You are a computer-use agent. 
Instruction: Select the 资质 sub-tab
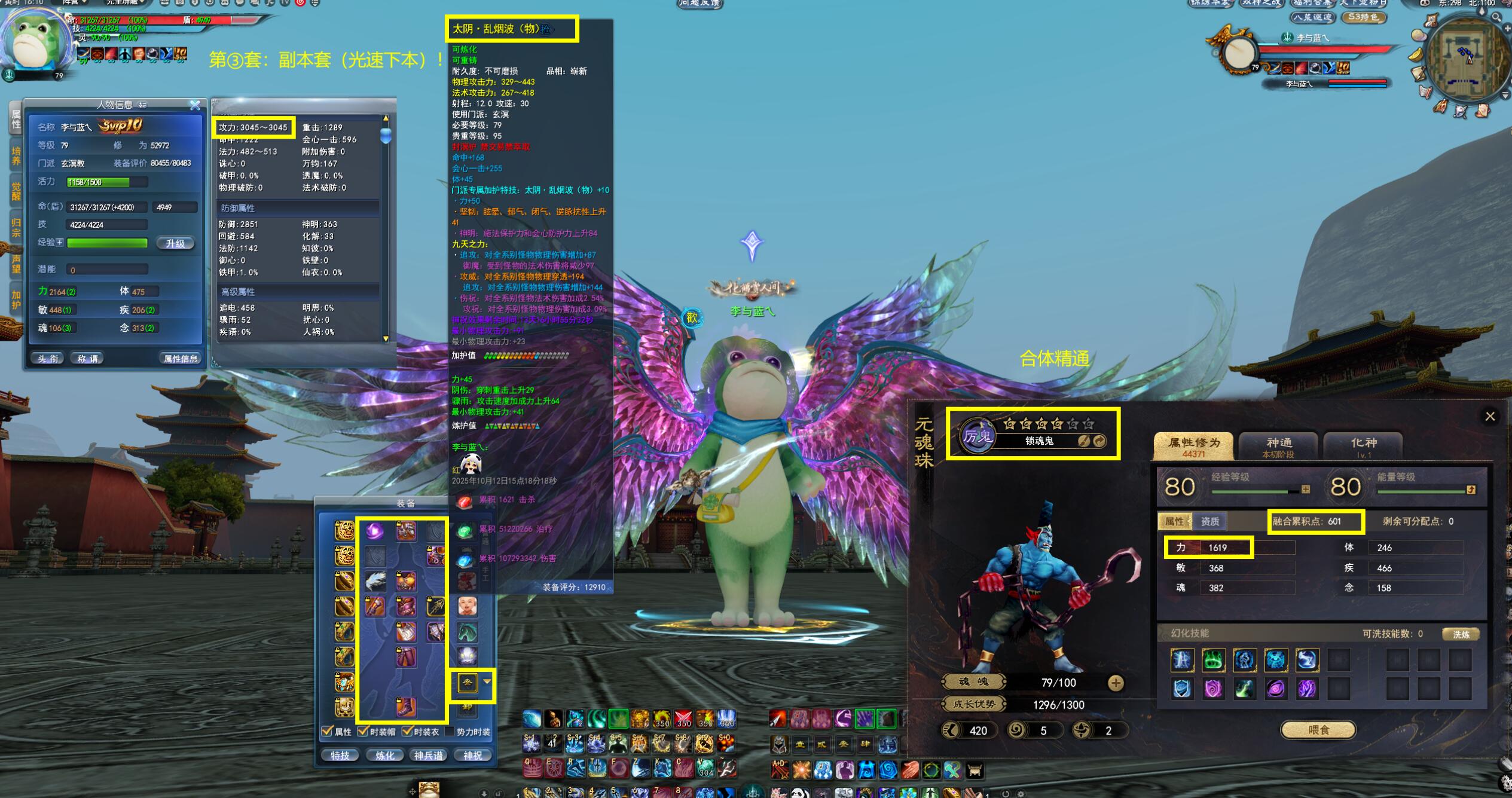[1209, 521]
